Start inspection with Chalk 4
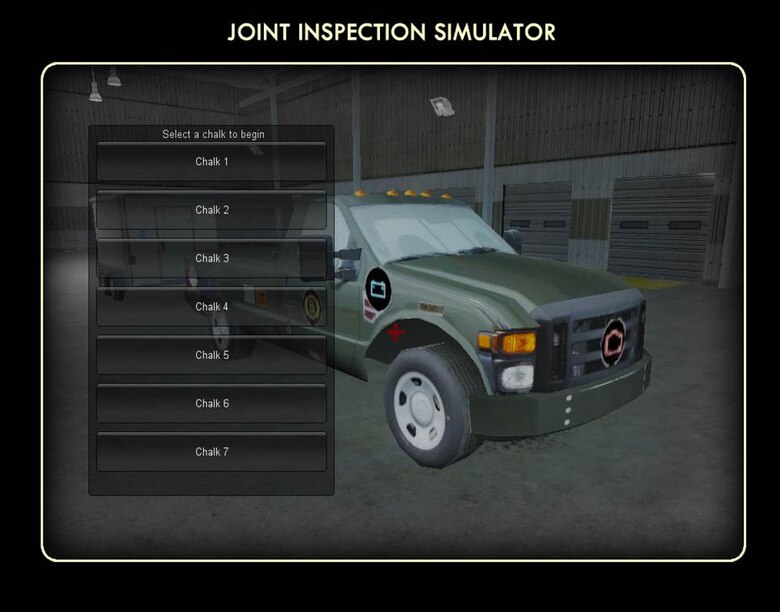The height and width of the screenshot is (612, 780). [211, 307]
